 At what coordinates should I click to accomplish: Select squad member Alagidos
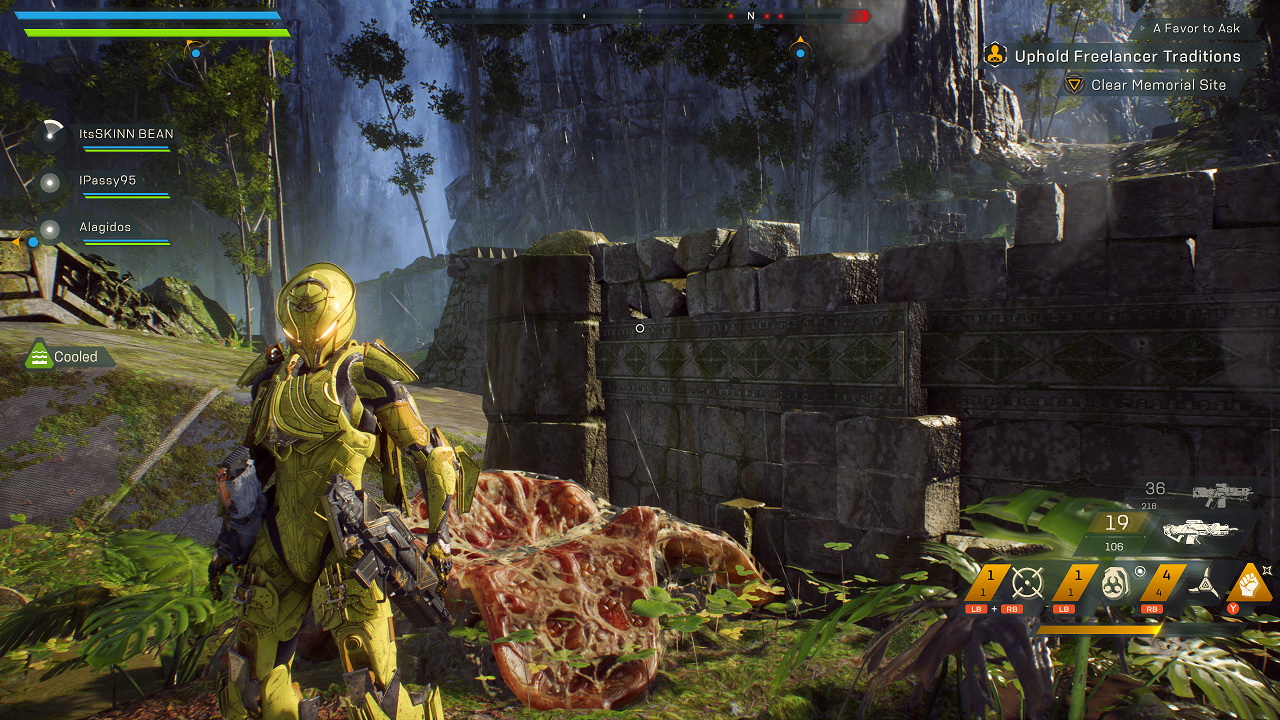(x=105, y=227)
